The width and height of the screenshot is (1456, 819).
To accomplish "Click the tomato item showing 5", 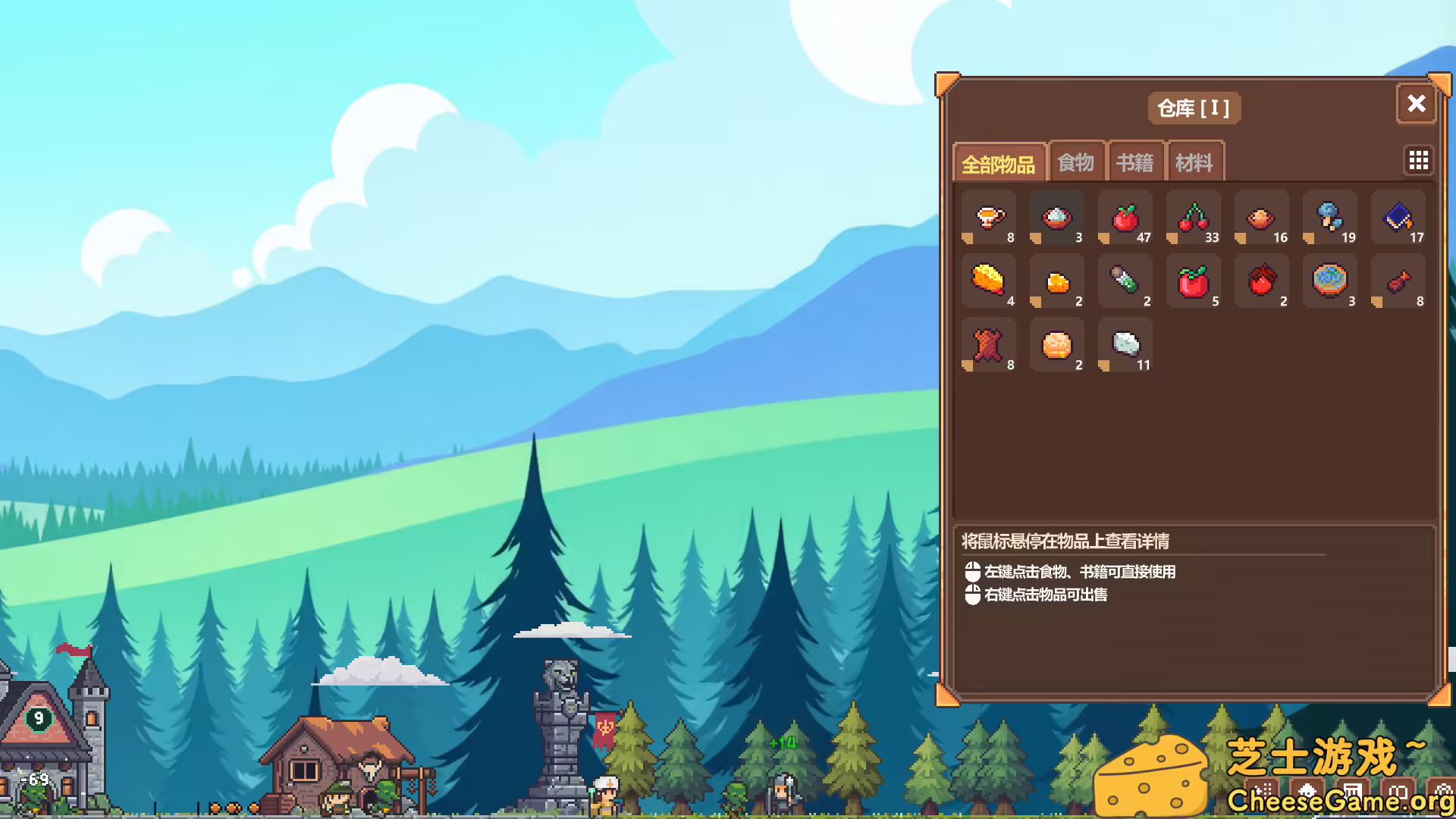I will click(x=1193, y=281).
